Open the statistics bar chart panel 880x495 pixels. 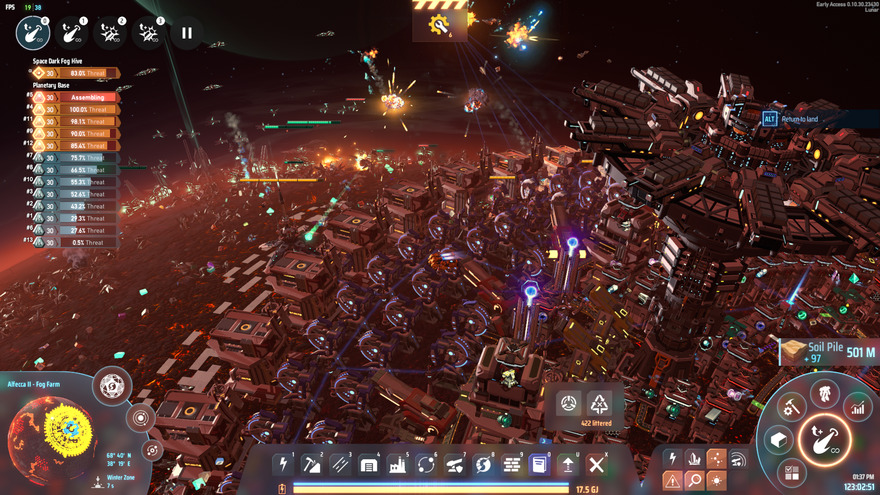857,406
